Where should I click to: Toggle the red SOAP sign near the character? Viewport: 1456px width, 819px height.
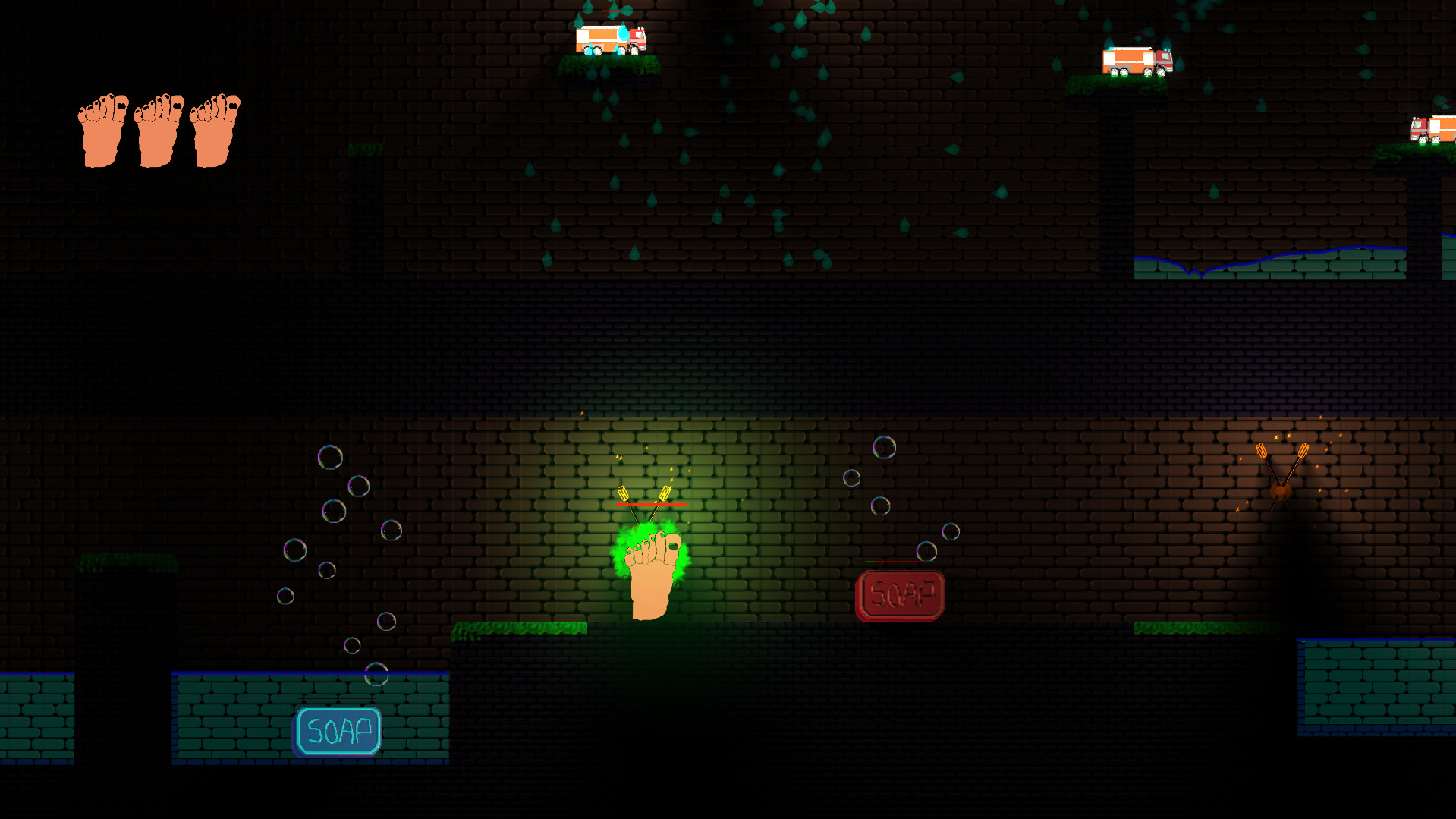coord(901,593)
